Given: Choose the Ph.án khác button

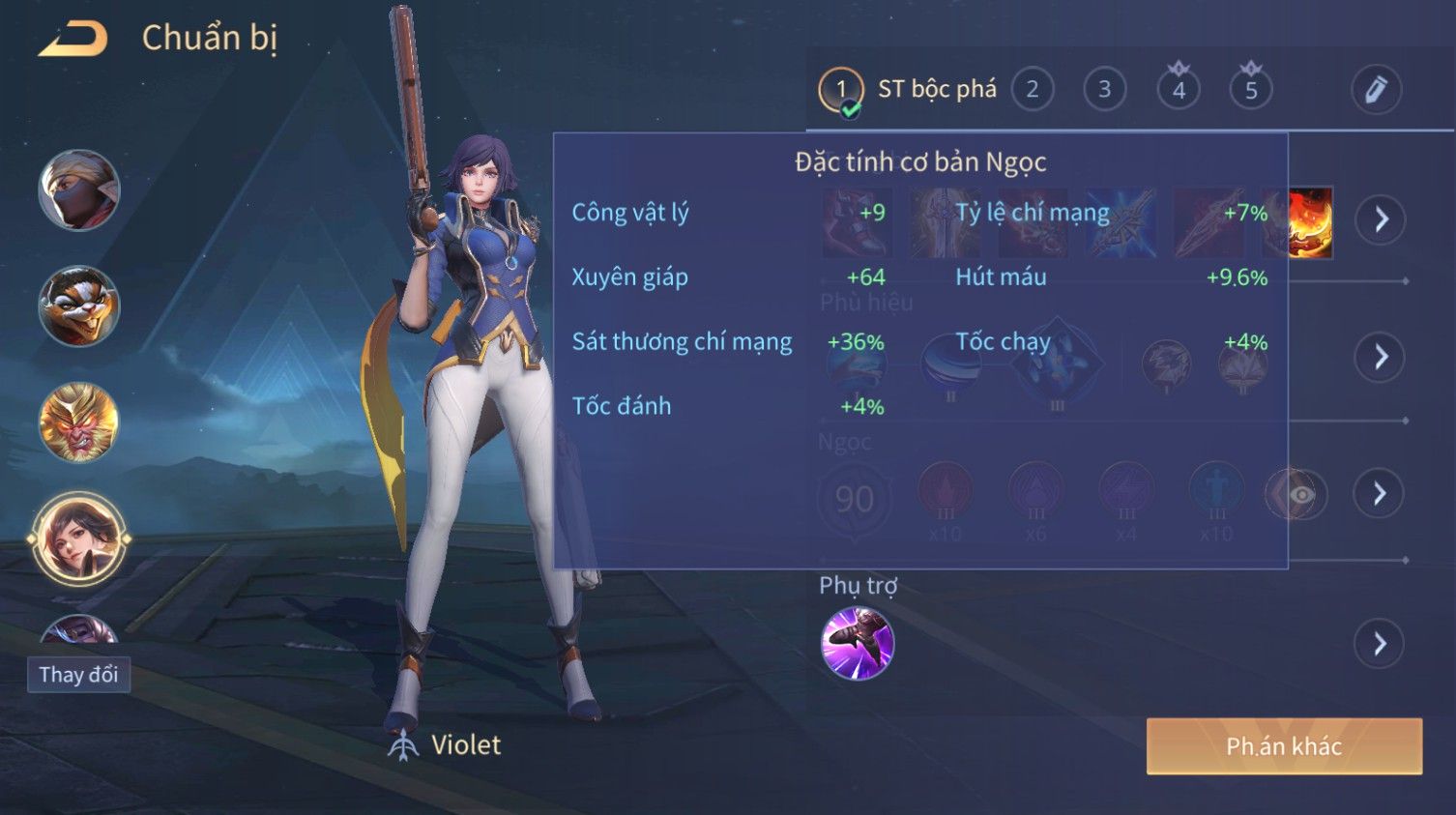Looking at the screenshot, I should (x=1284, y=746).
